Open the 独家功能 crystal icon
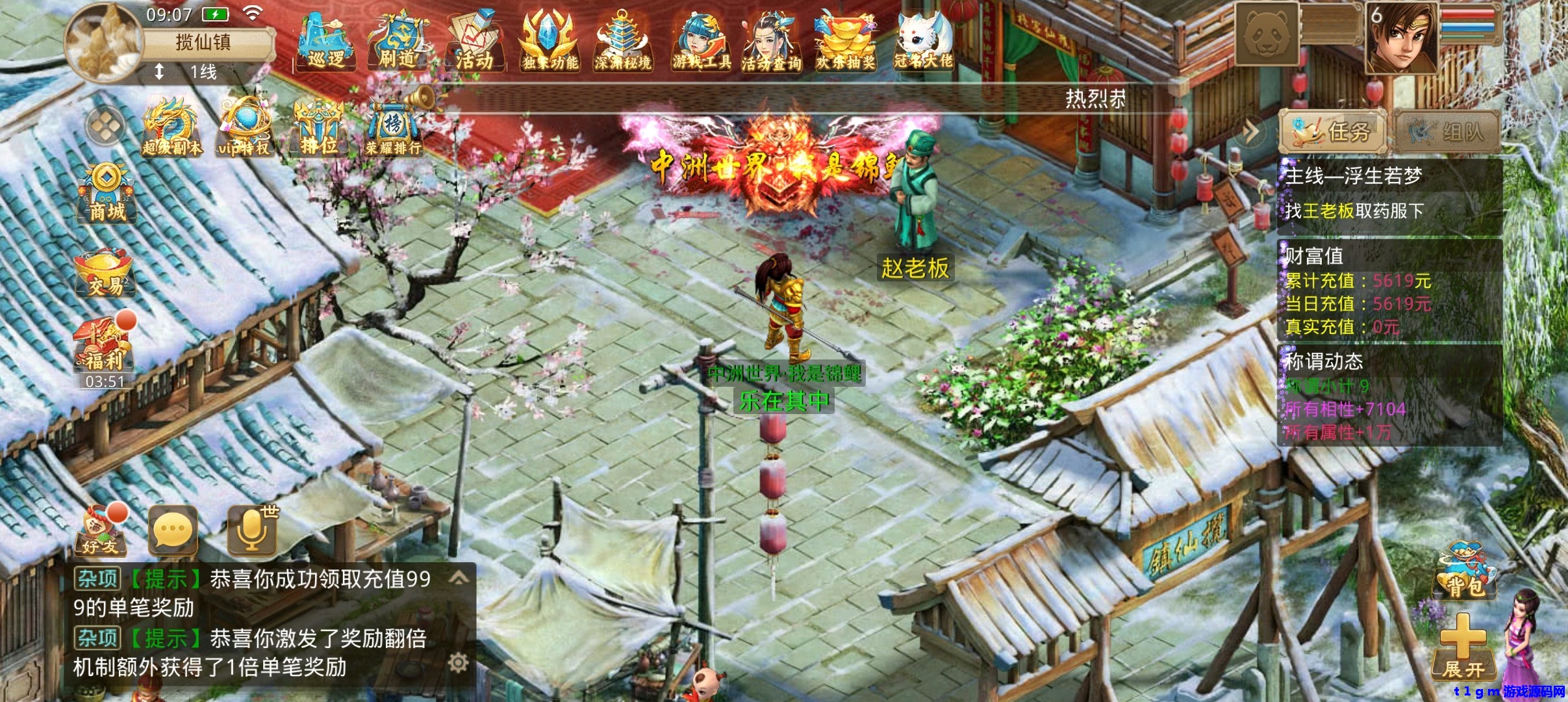The image size is (1568, 702). pos(550,40)
